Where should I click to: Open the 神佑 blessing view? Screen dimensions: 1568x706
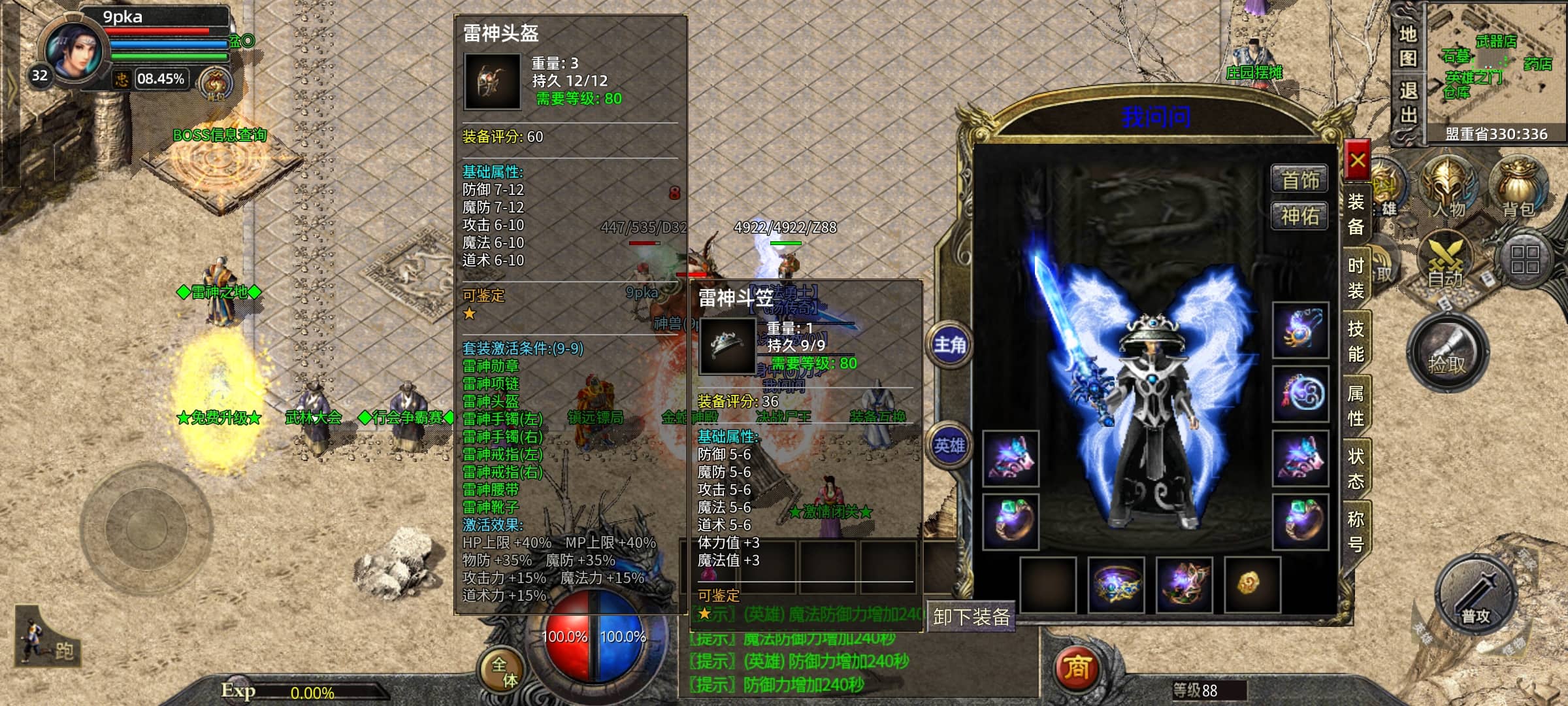[1299, 216]
